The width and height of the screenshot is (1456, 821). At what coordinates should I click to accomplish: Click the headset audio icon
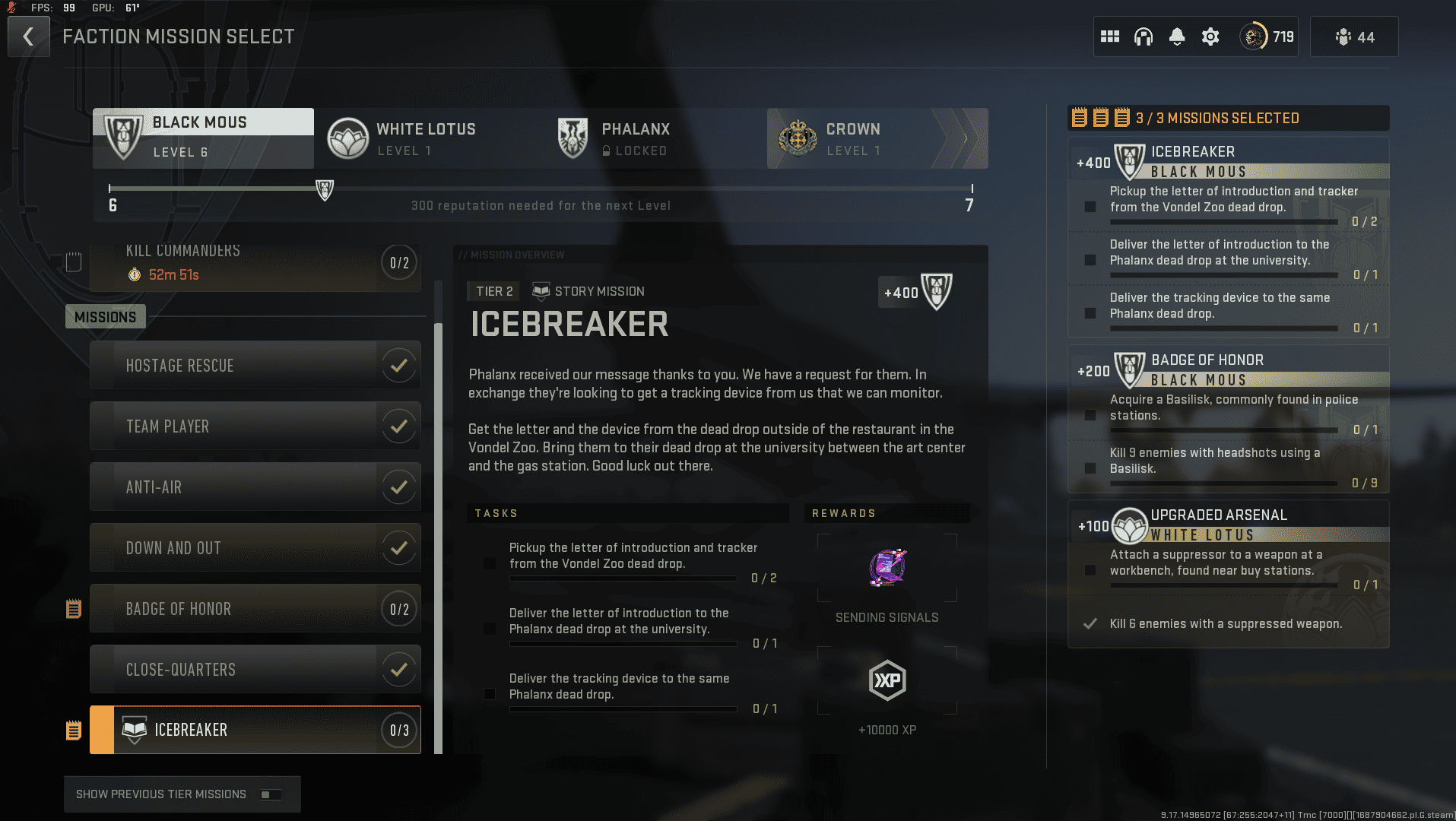1144,36
